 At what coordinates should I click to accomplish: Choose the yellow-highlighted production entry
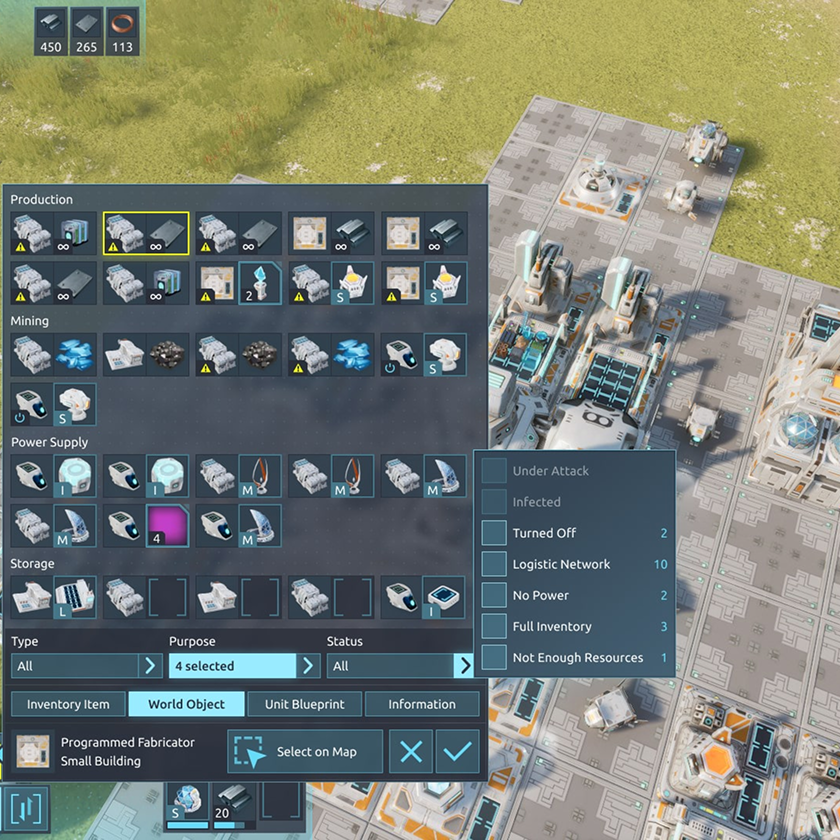tap(146, 233)
